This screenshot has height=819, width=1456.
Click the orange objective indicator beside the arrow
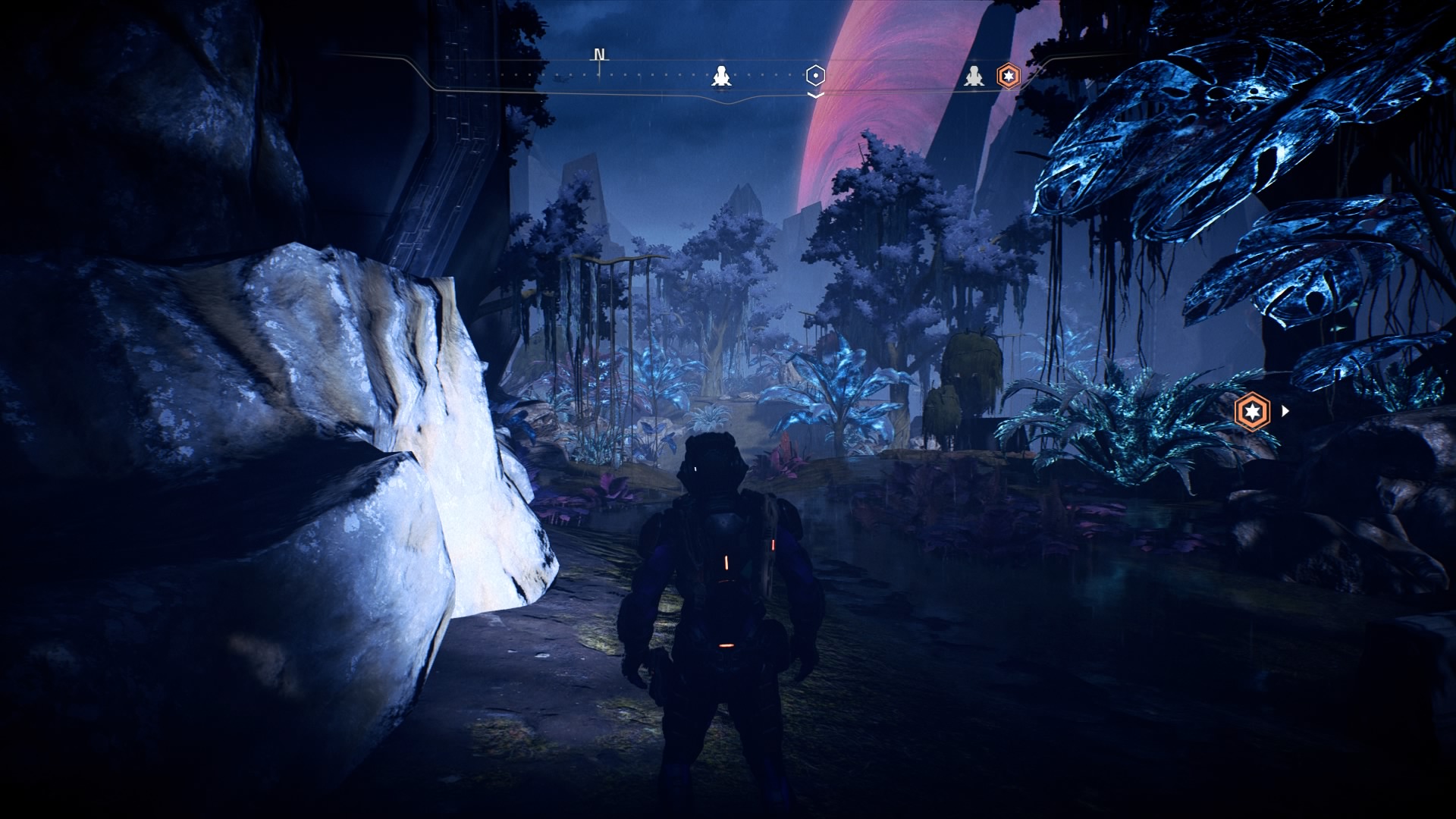pos(1252,412)
